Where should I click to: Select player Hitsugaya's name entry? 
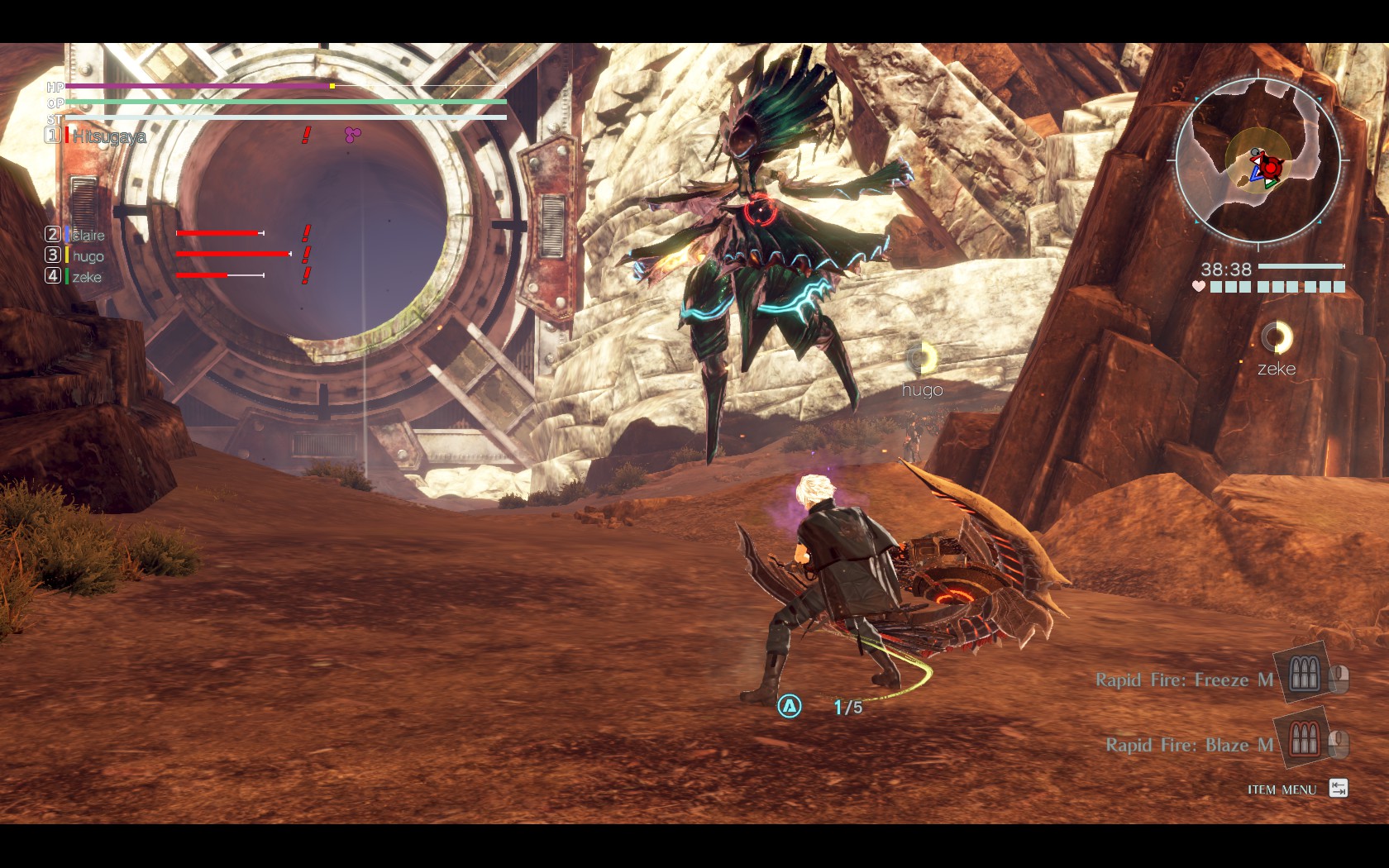(109, 136)
